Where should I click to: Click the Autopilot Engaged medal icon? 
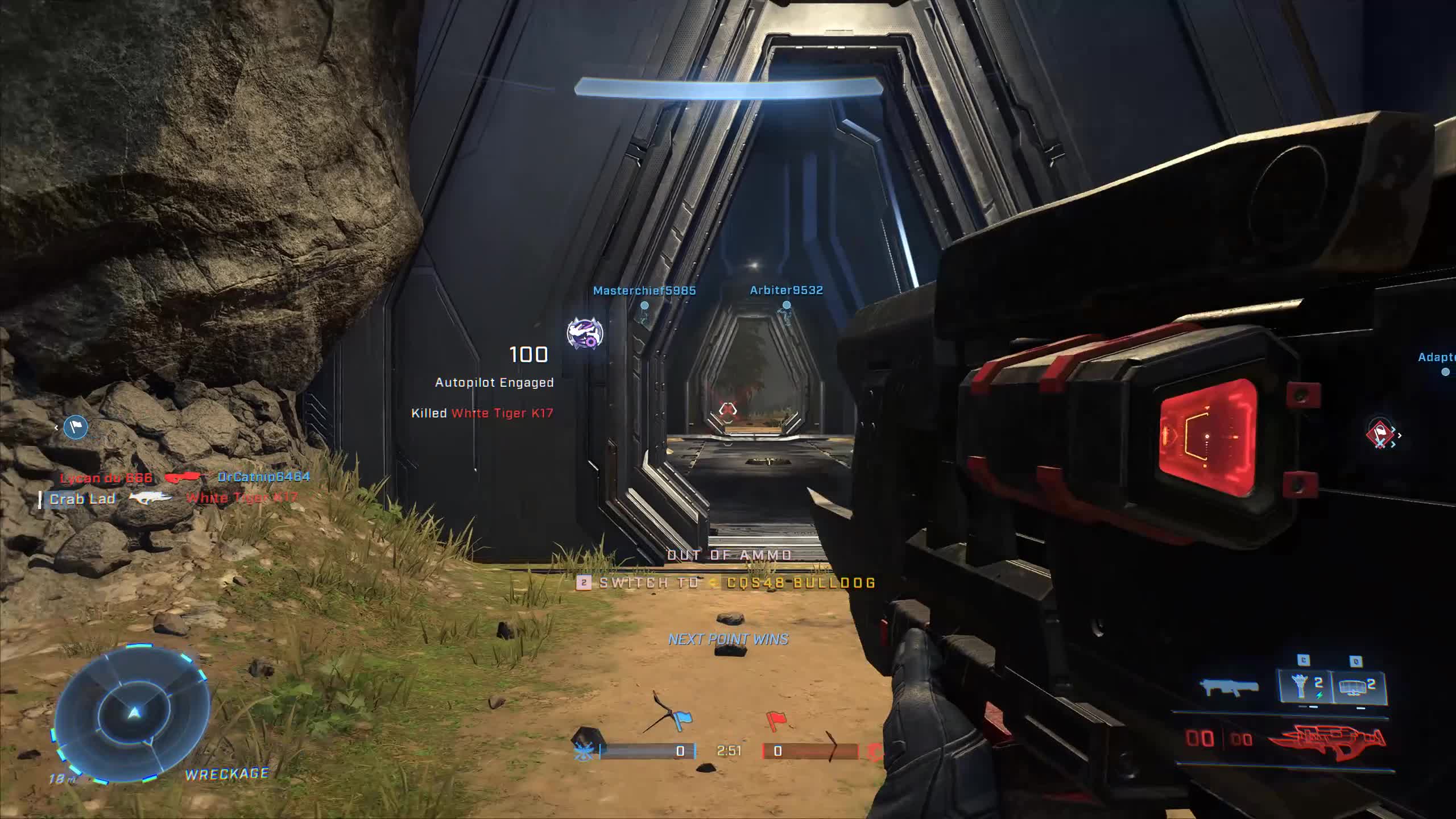click(585, 333)
